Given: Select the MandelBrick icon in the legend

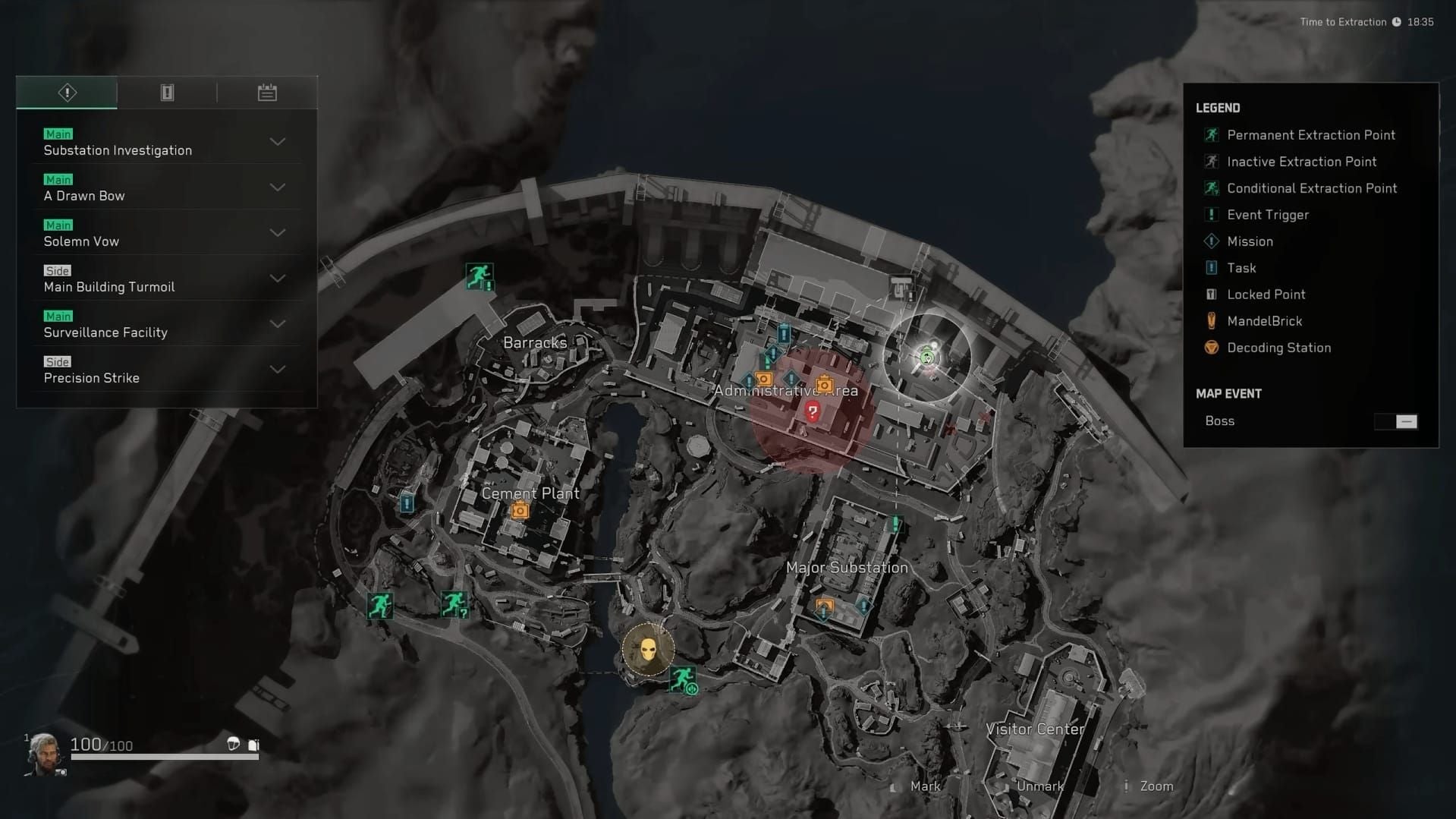Looking at the screenshot, I should [1212, 320].
